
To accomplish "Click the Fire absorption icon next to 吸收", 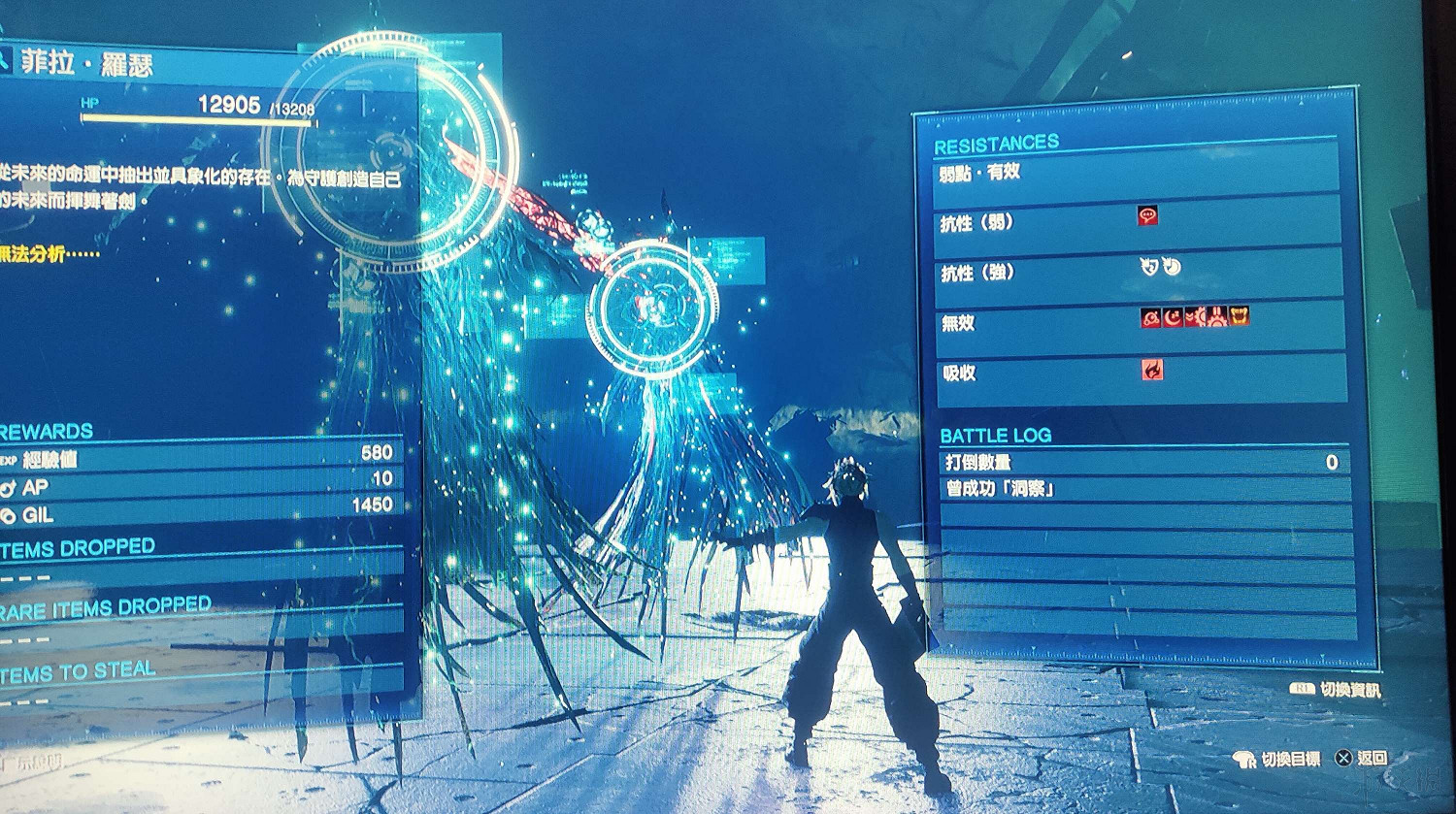I will 1151,371.
